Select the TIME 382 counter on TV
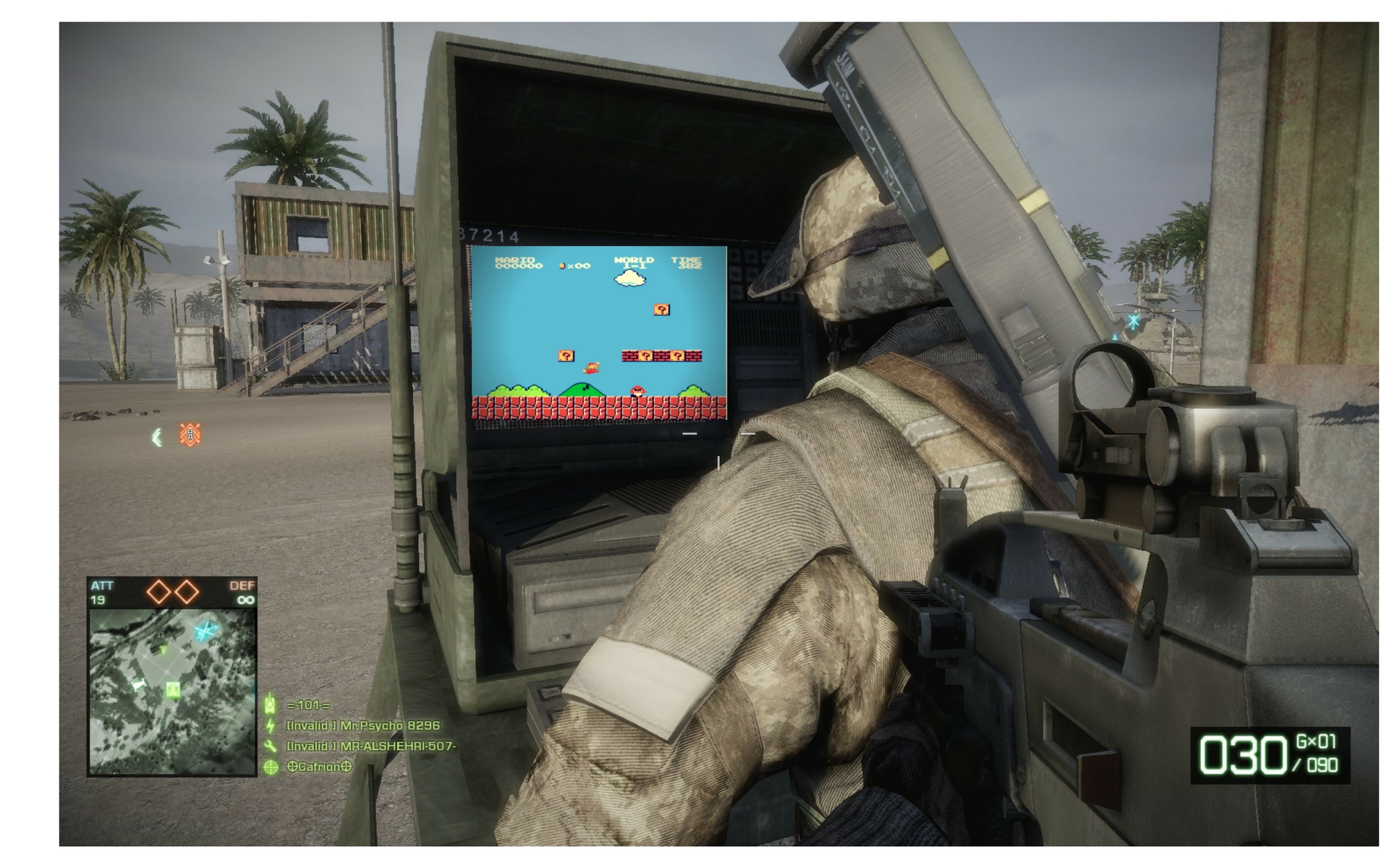1389x868 pixels. (x=686, y=263)
